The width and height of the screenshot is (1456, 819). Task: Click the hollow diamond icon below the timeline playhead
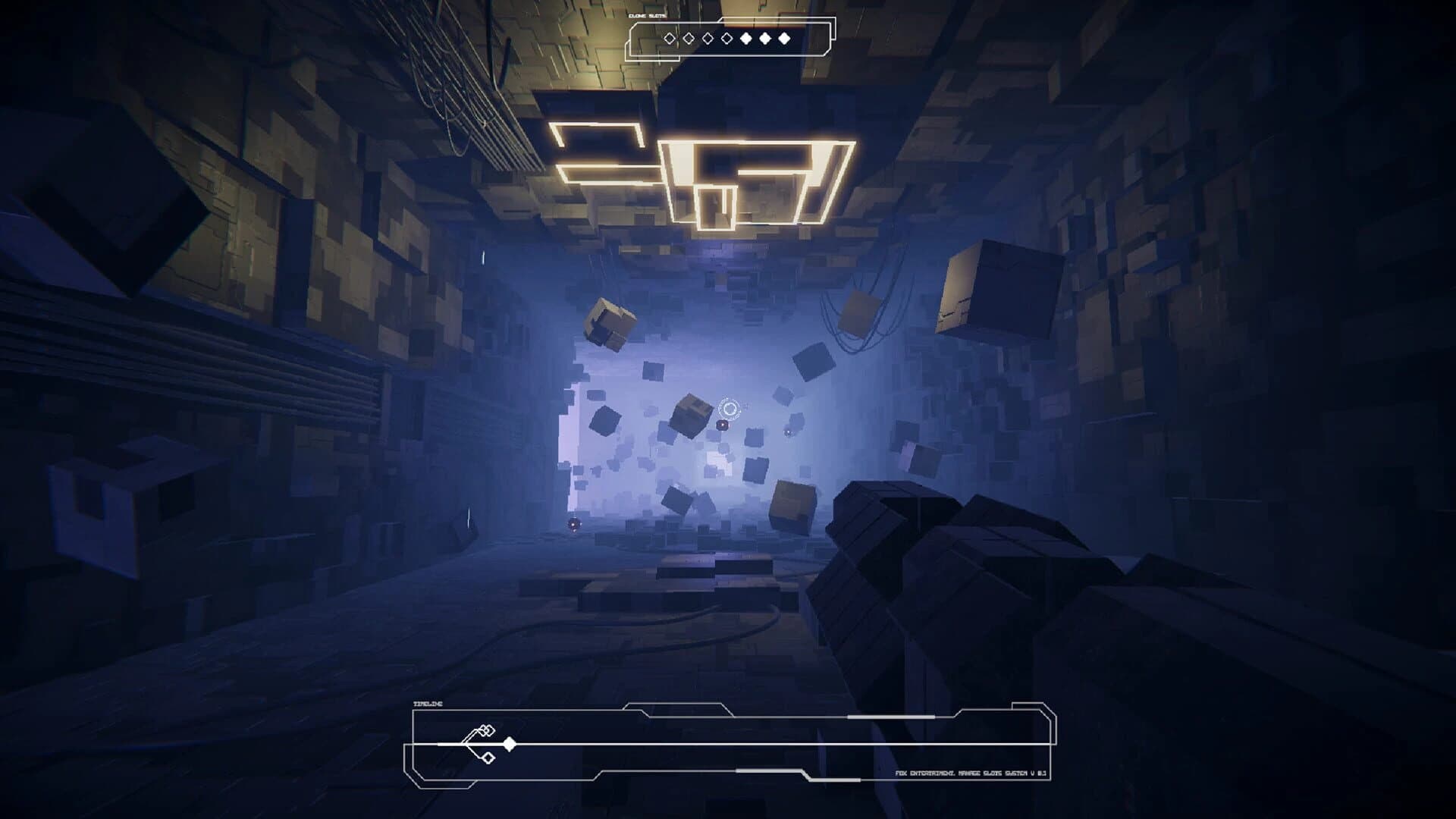click(x=488, y=758)
